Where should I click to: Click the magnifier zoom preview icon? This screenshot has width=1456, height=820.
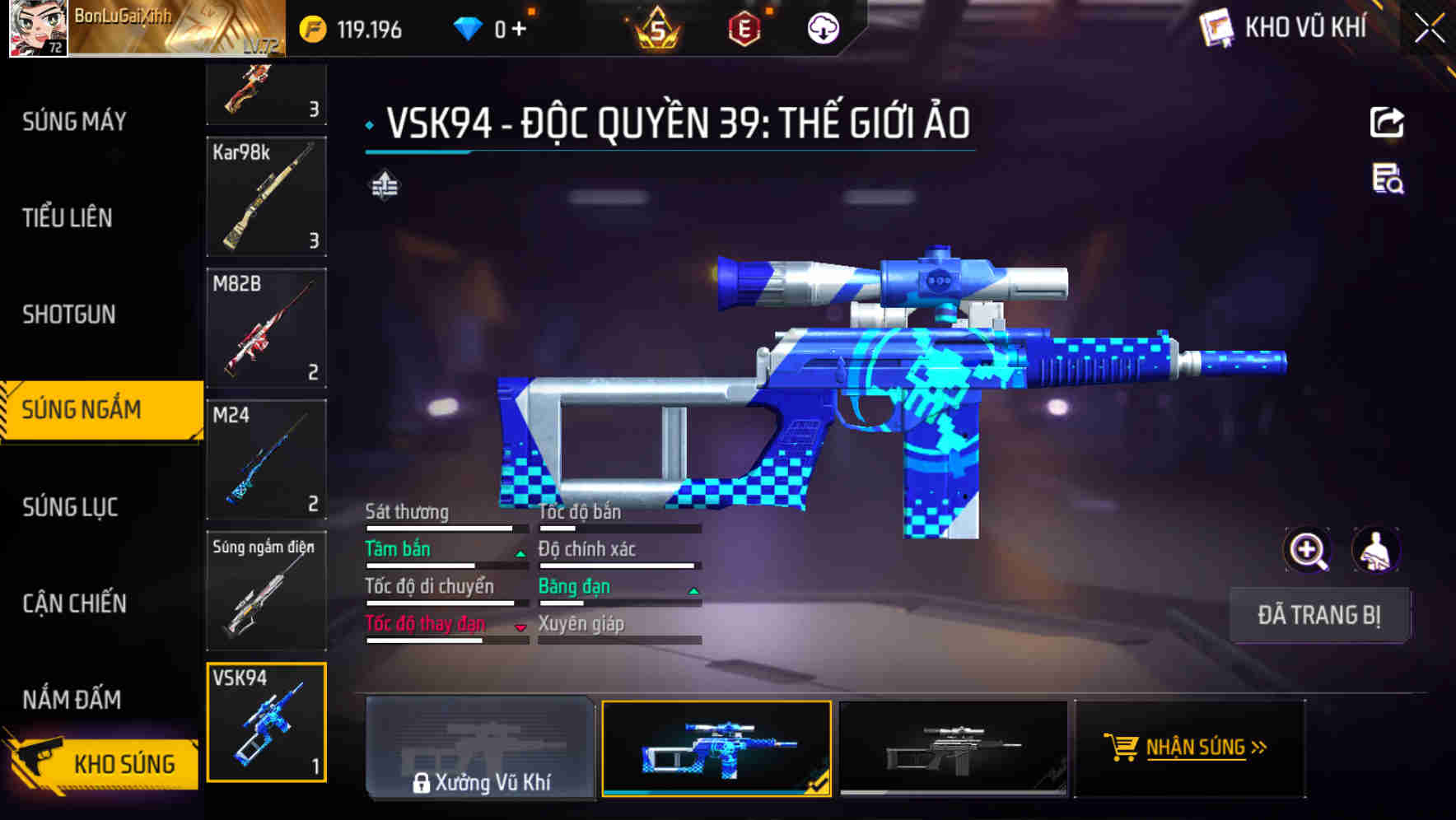click(x=1306, y=550)
